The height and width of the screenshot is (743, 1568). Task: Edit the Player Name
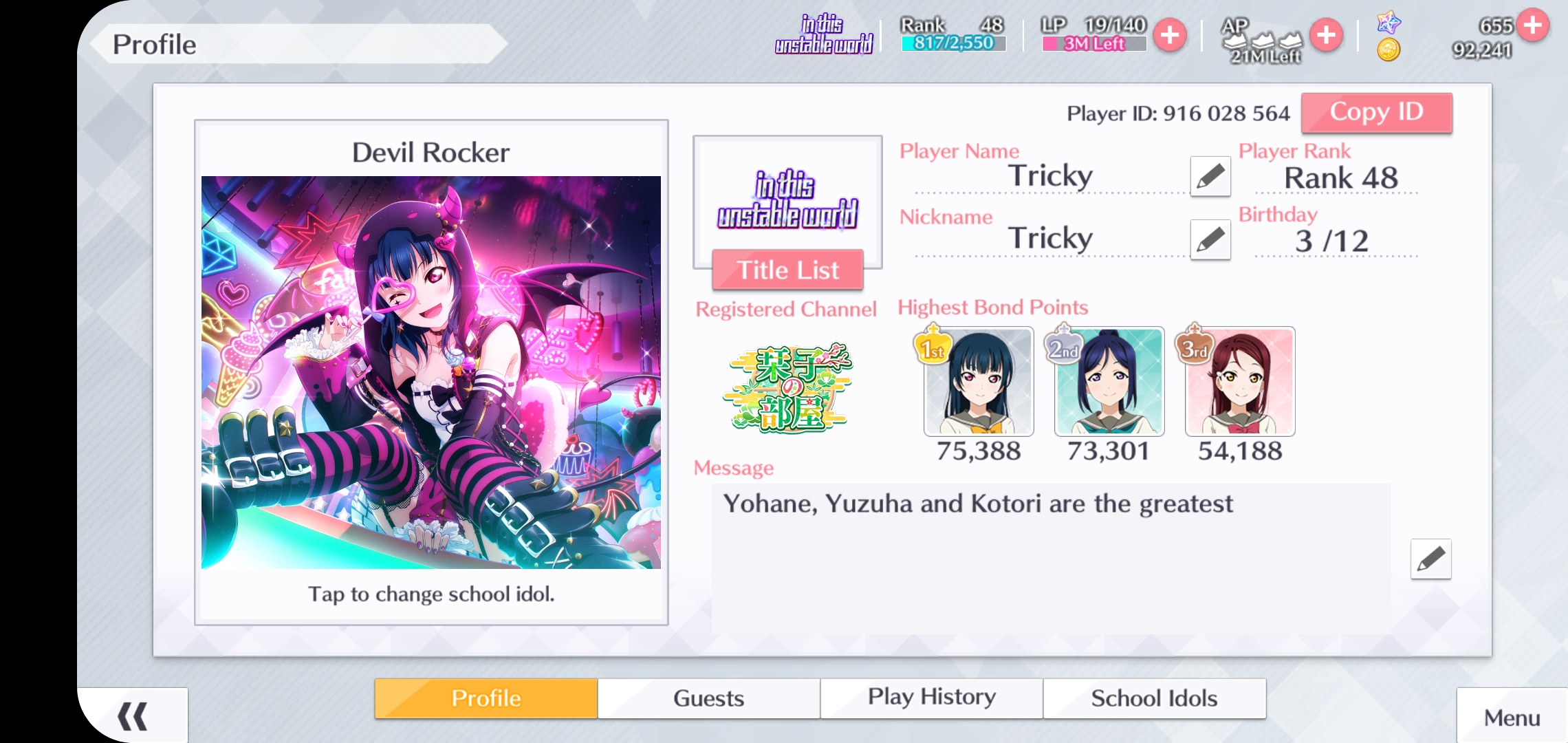pos(1210,177)
